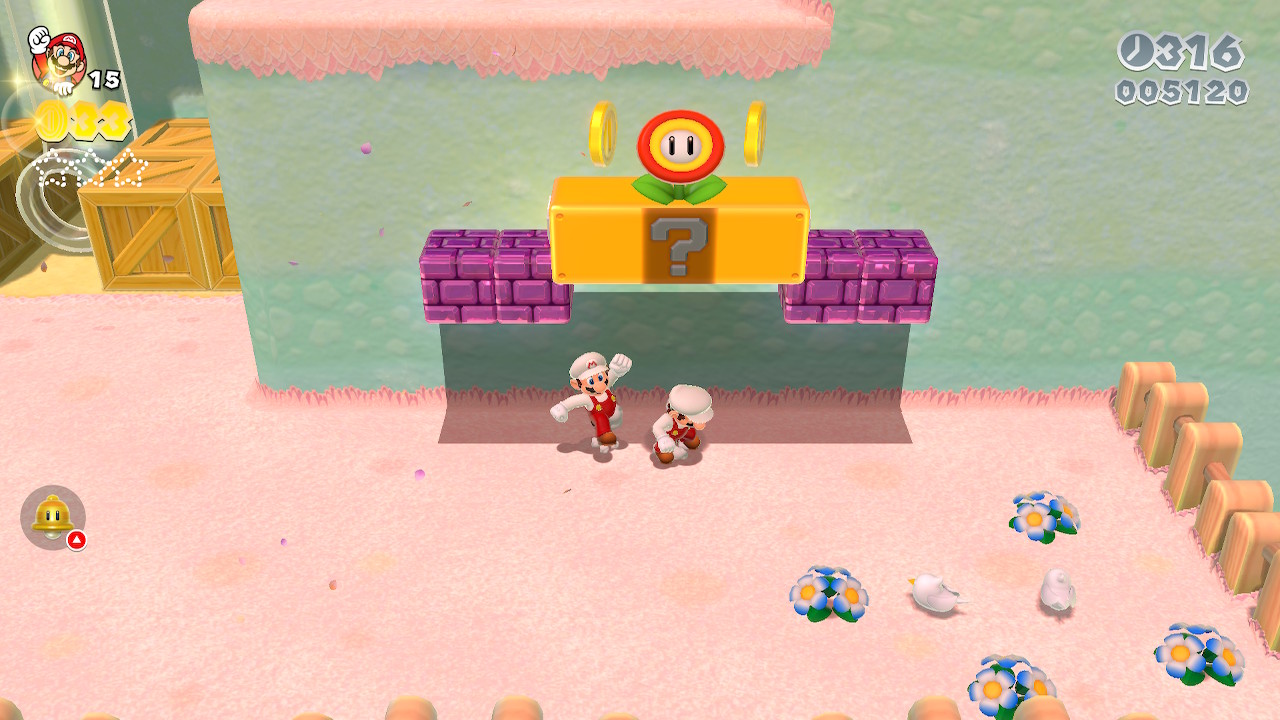
Task: Use the stored Super Bell reserve item
Action: coord(52,517)
